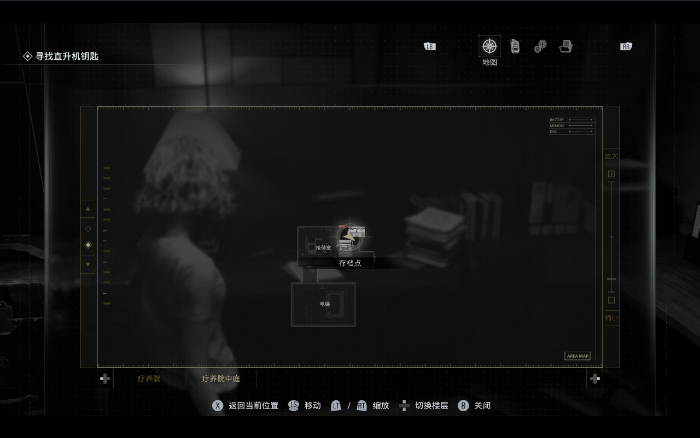
Task: Switch to the 疗养院 area tab
Action: pos(148,379)
